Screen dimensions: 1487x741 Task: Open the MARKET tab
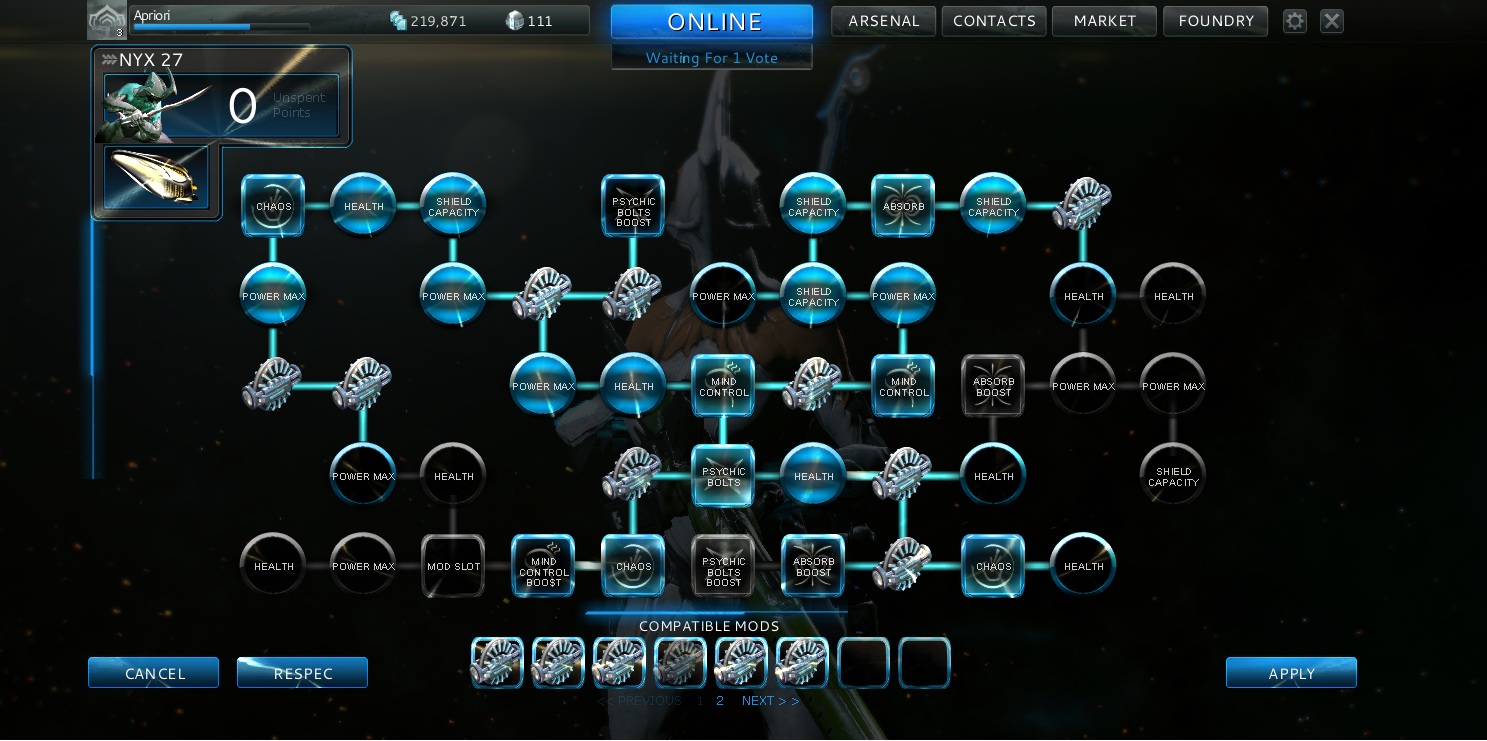pyautogui.click(x=1104, y=20)
